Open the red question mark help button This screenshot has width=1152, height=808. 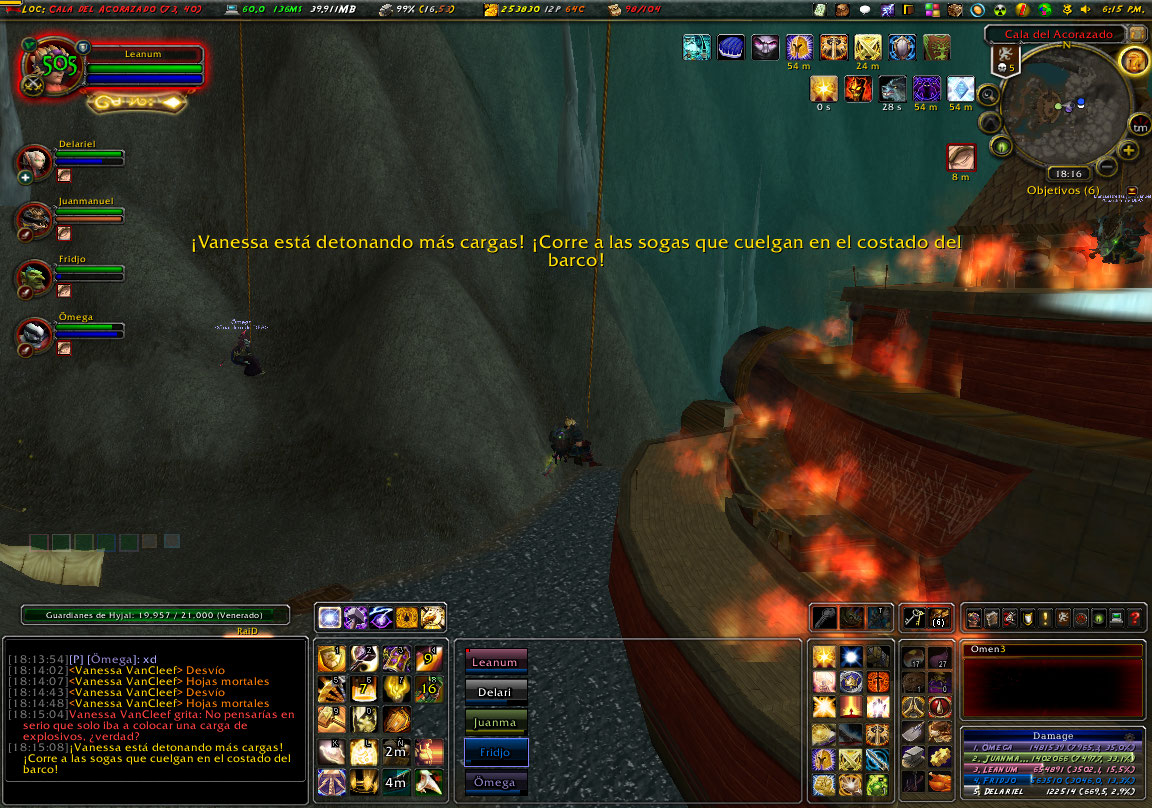click(x=1135, y=618)
